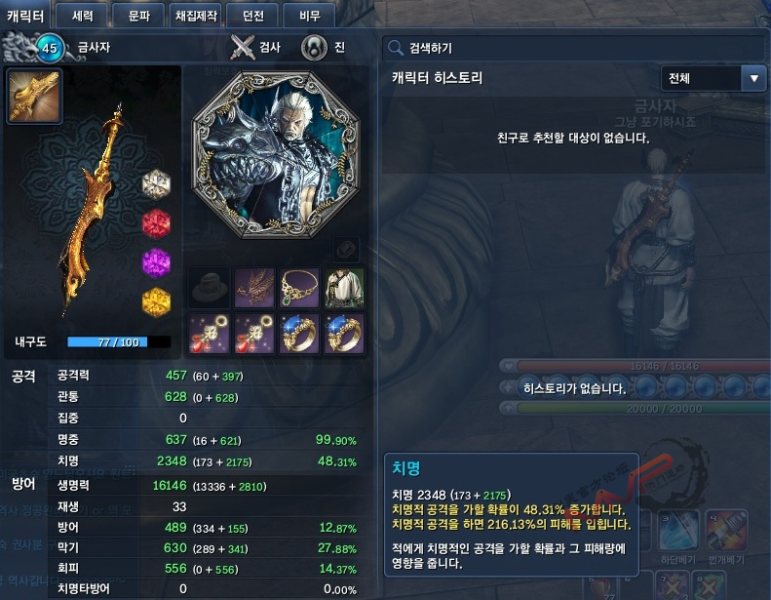Click the yellow topaz gem socket
The image size is (771, 600).
[x=156, y=300]
